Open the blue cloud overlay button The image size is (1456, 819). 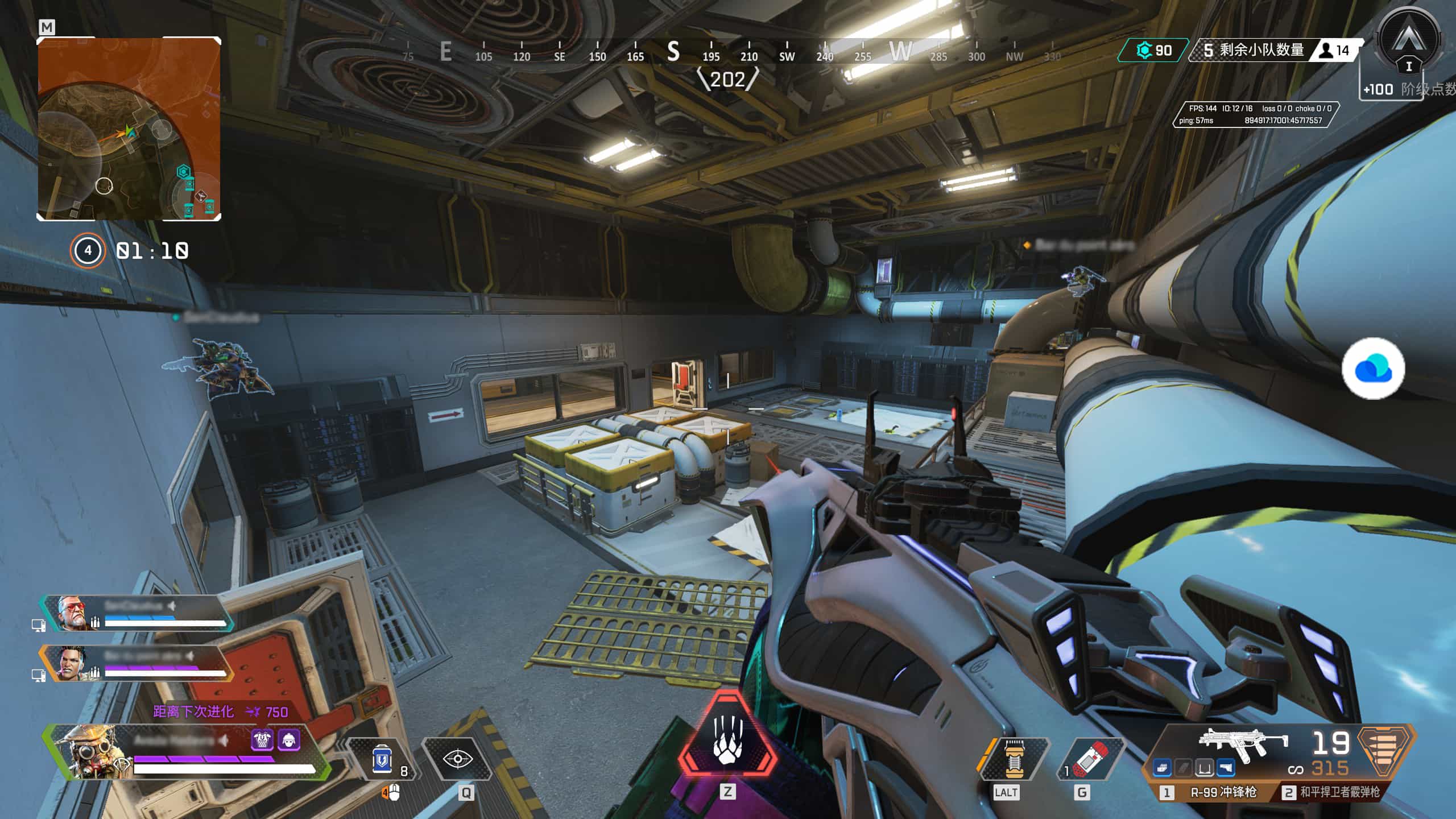[x=1373, y=369]
